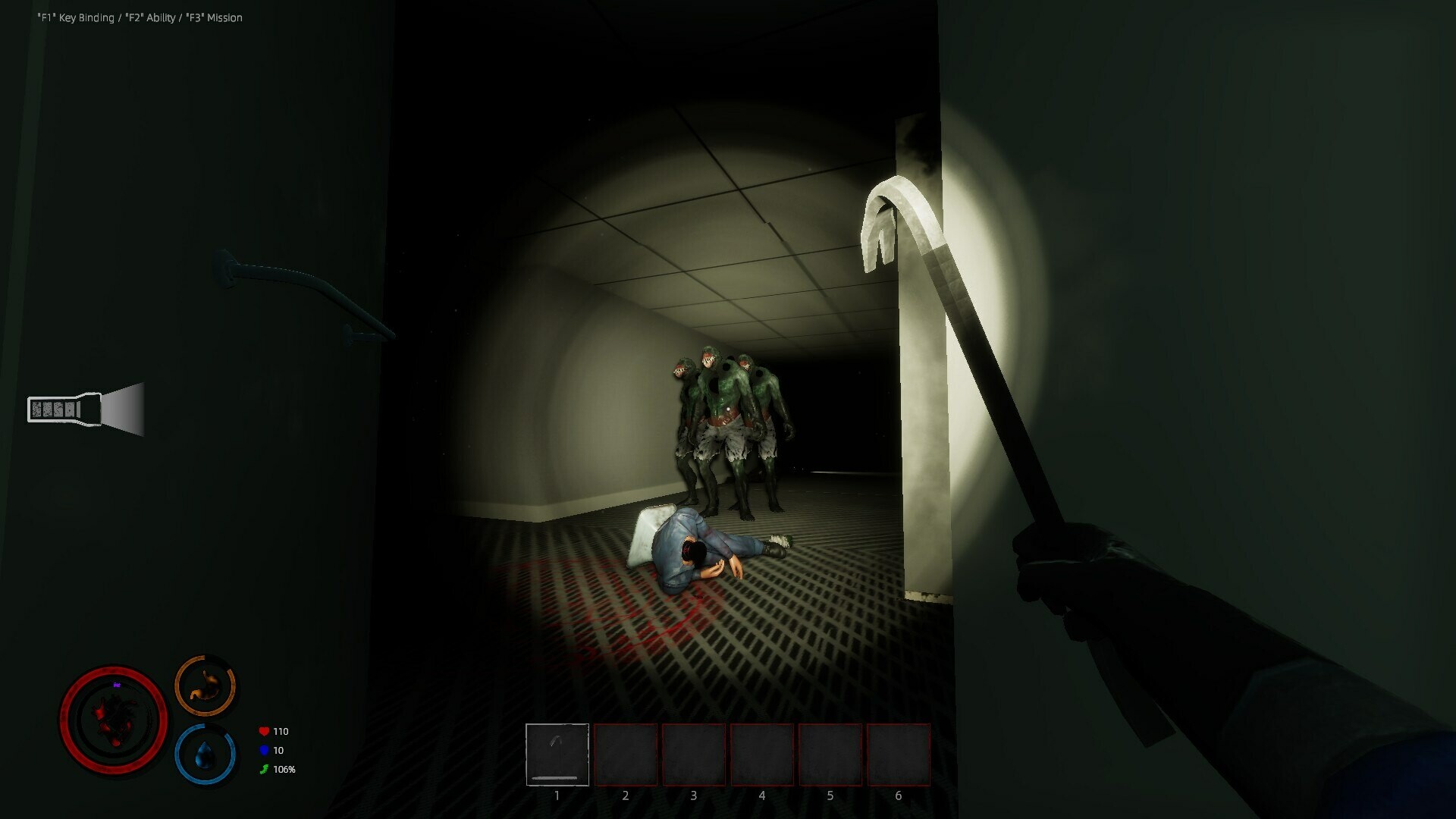Image resolution: width=1456 pixels, height=819 pixels.
Task: Click the blue mana drop icon beside 10
Action: (263, 750)
